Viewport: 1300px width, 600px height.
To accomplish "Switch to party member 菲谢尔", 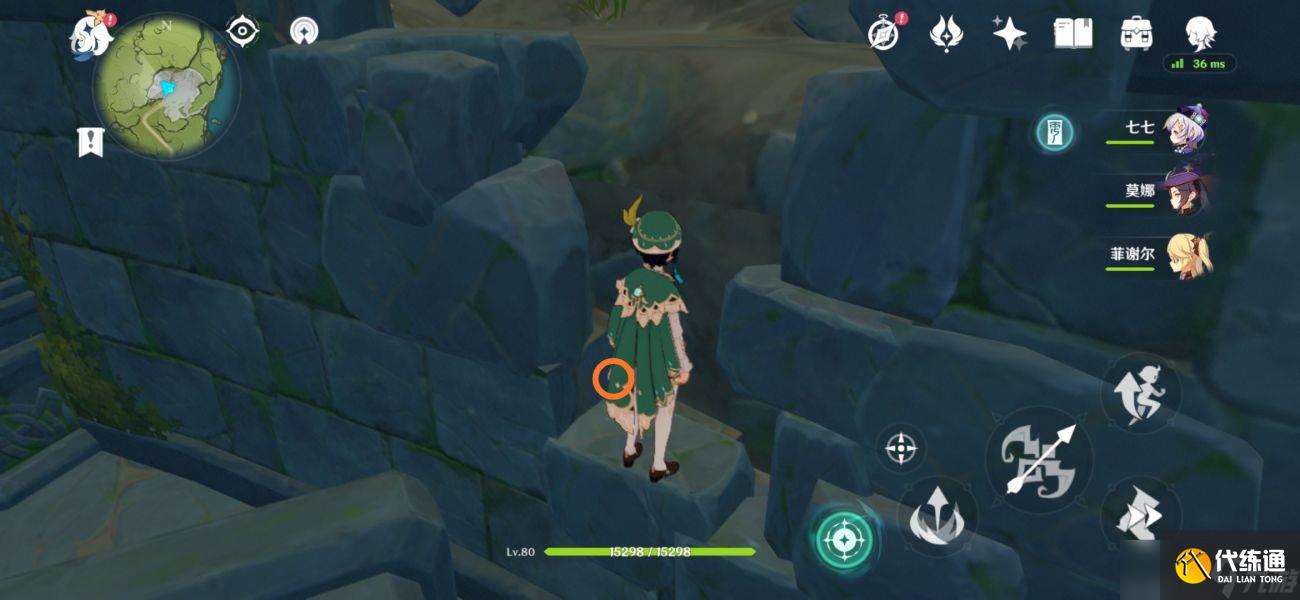I will [1186, 255].
